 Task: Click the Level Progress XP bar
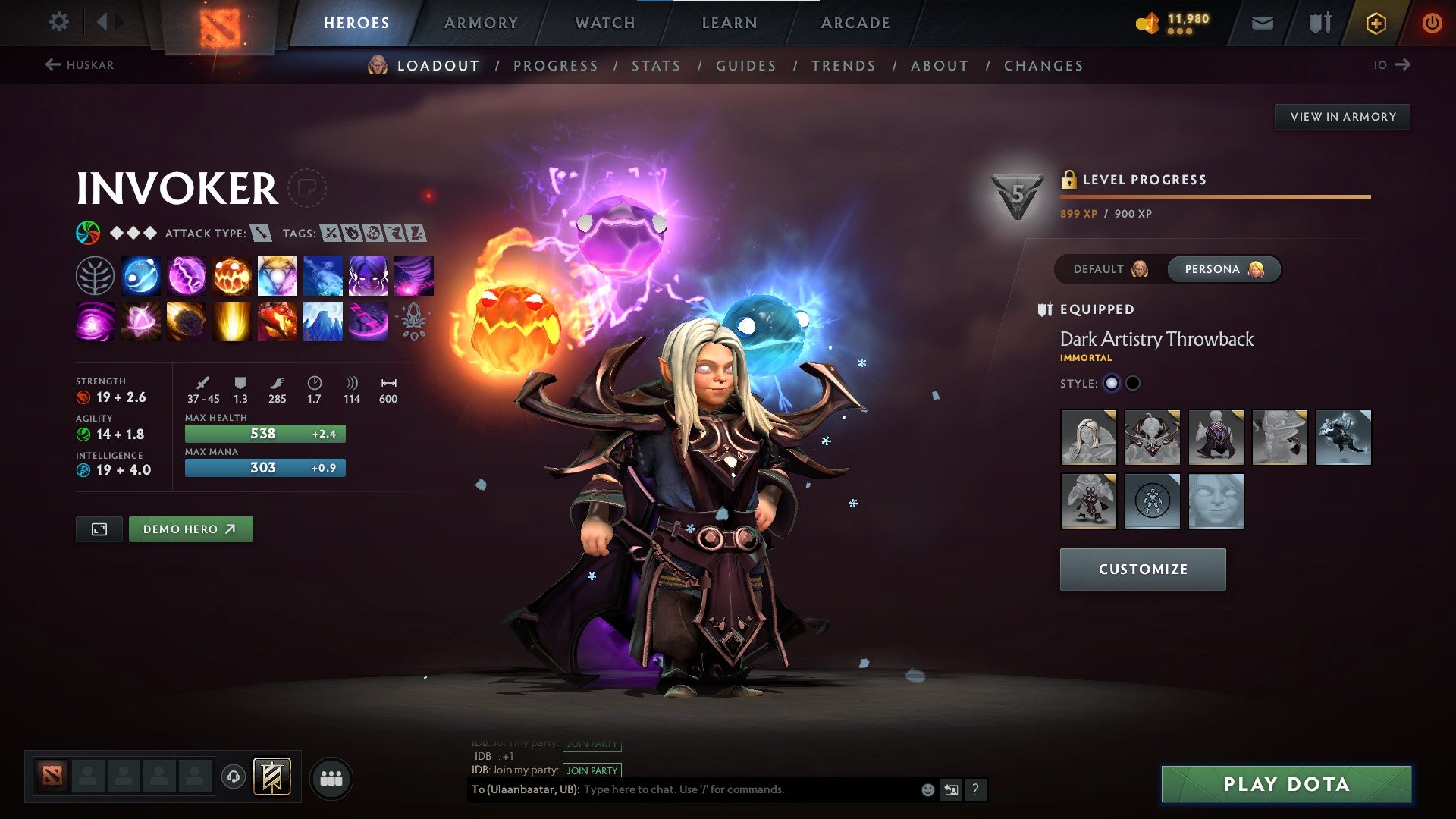(1213, 196)
